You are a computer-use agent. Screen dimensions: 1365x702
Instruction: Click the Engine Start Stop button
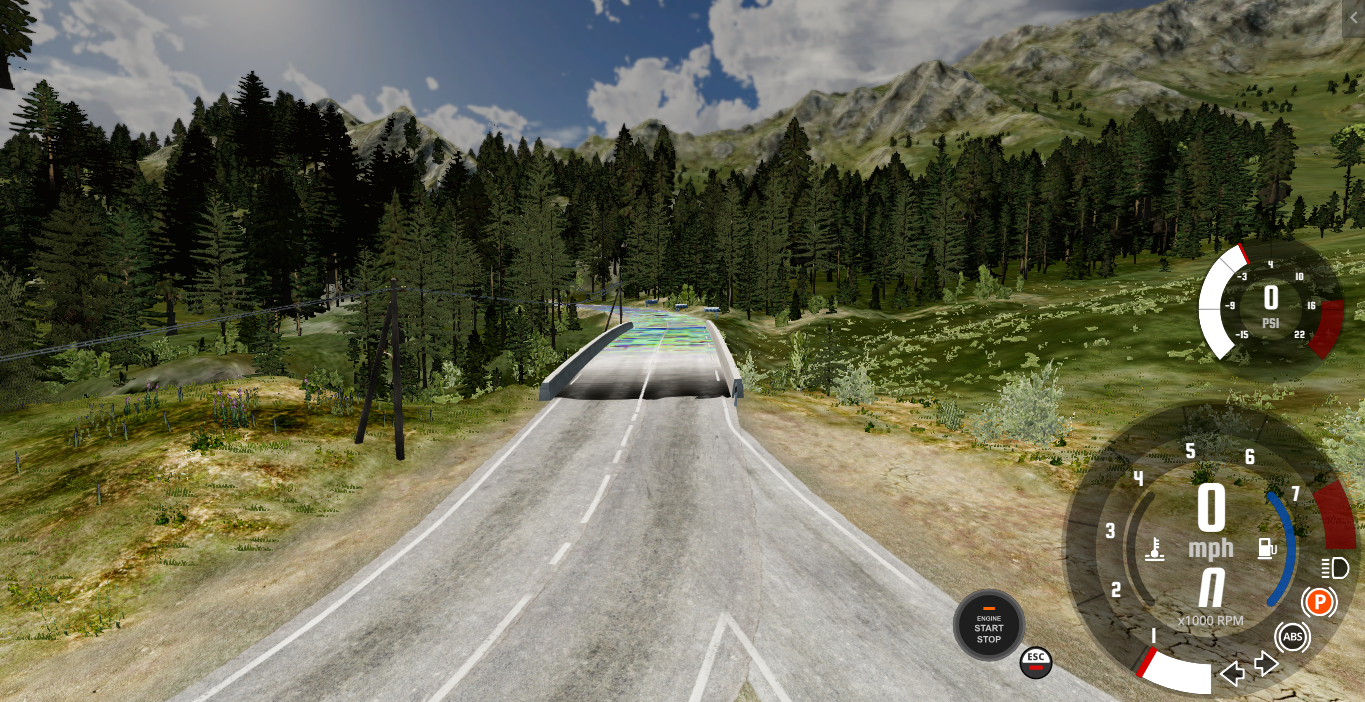coord(988,625)
